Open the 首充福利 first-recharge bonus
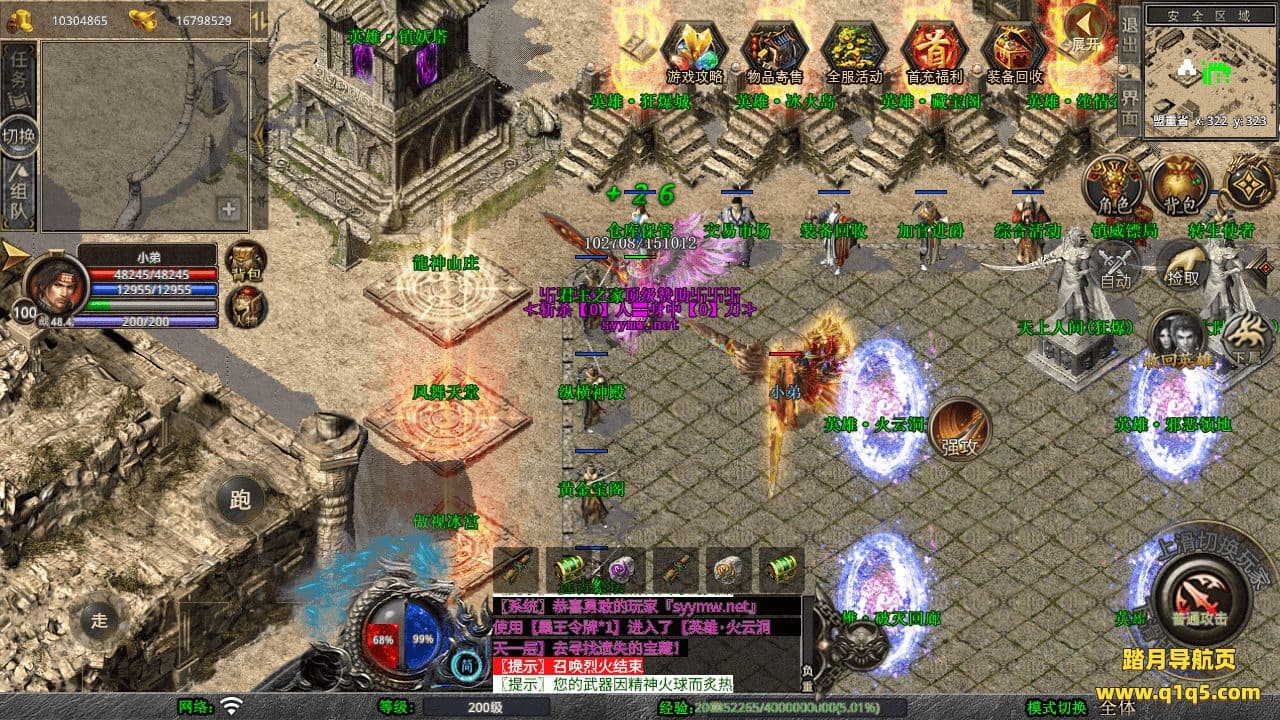 coord(934,50)
